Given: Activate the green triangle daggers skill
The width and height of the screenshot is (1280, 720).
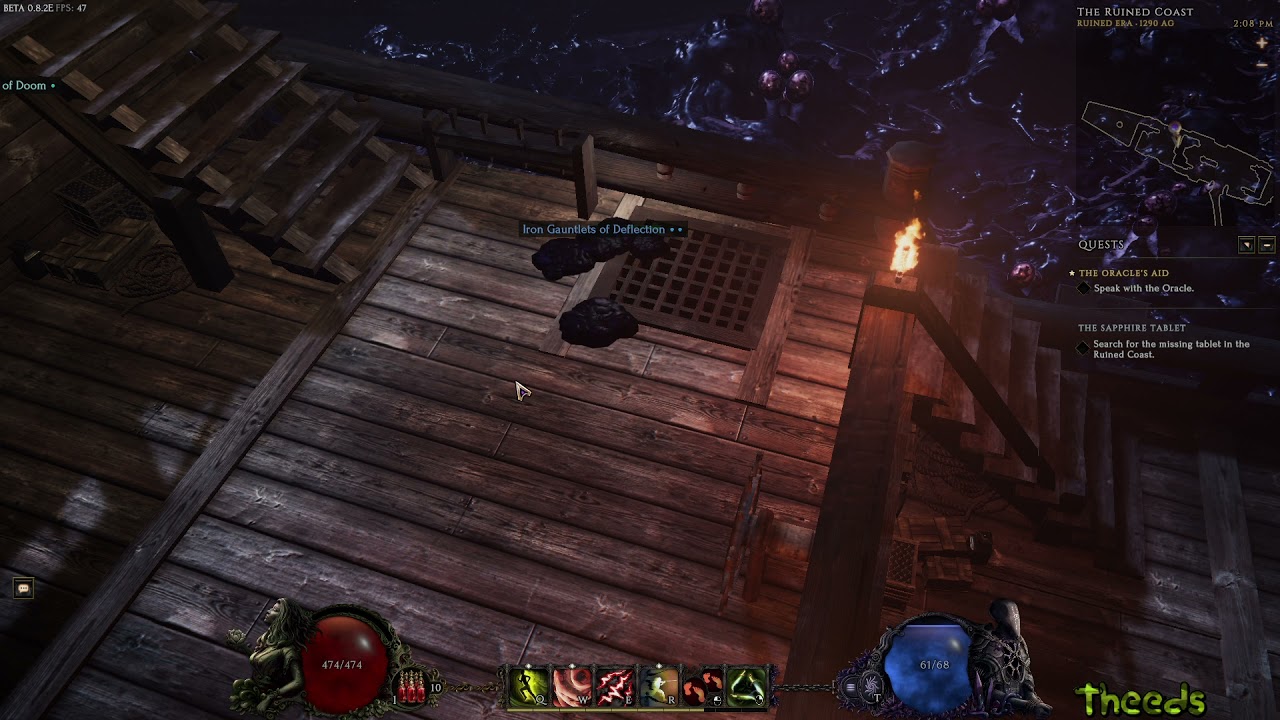Looking at the screenshot, I should pyautogui.click(x=746, y=687).
